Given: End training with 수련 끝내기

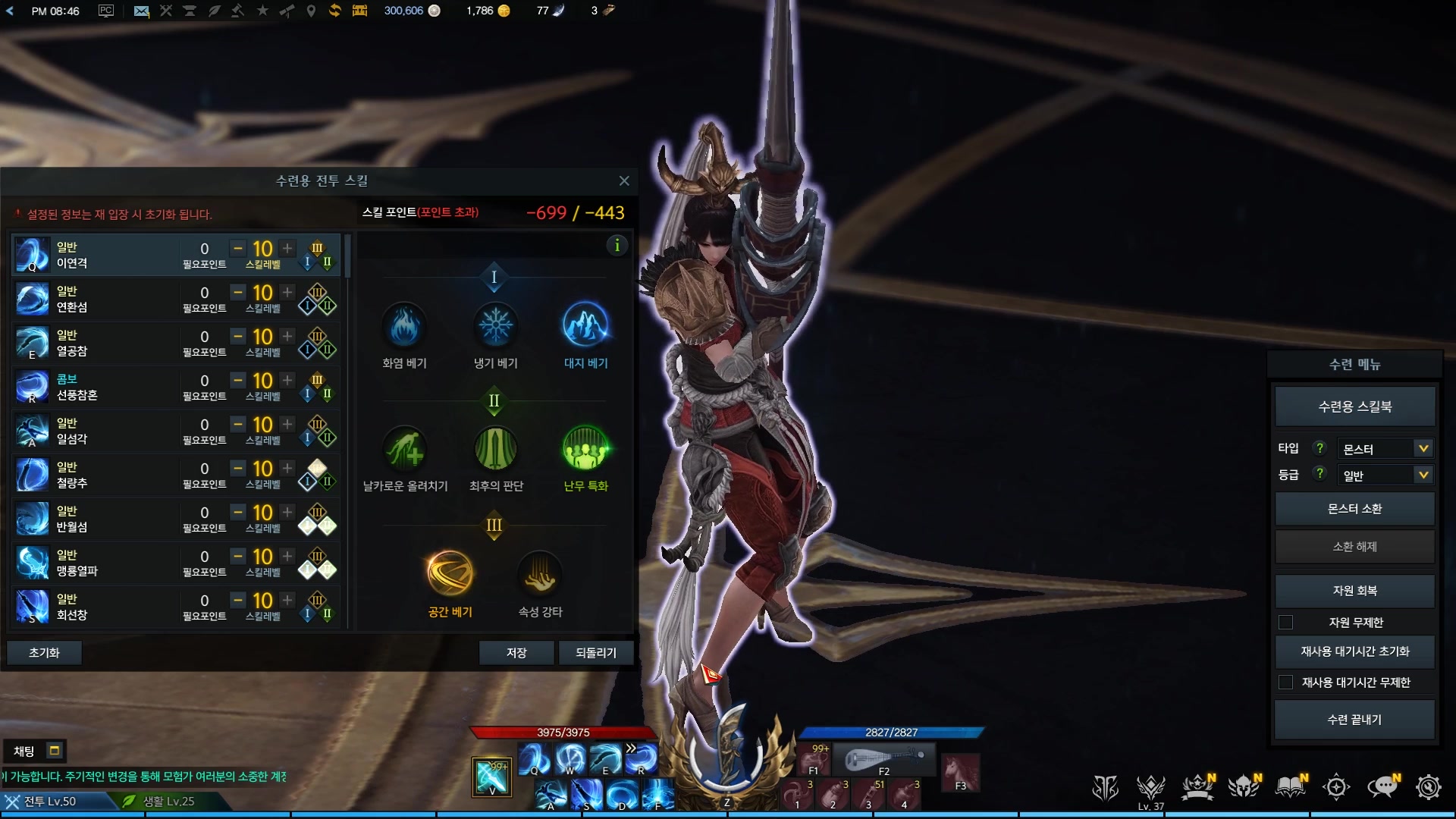Looking at the screenshot, I should pos(1354,720).
